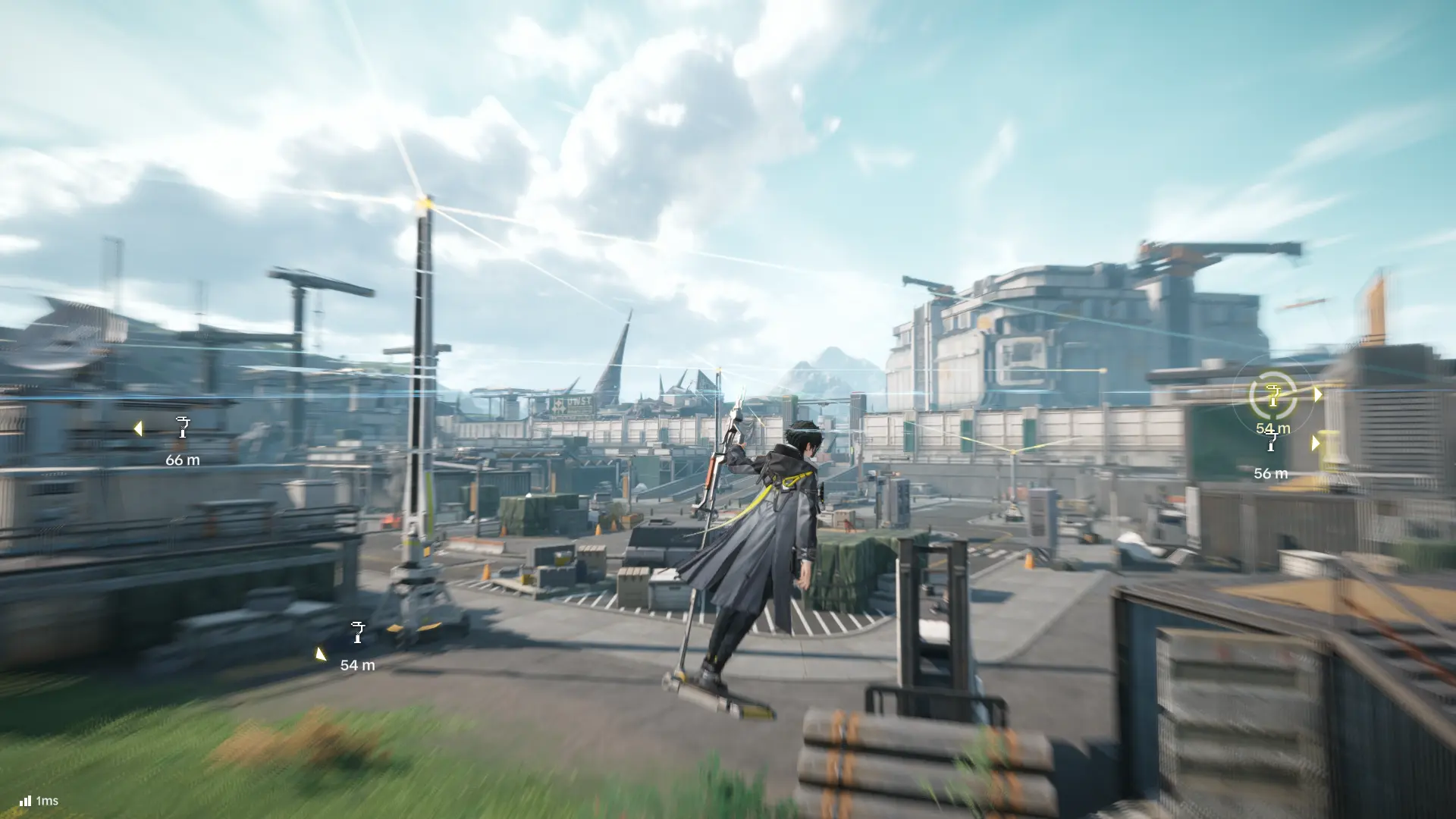This screenshot has height=819, width=1456.
Task: Select the white 54 m zipline marker
Action: click(x=358, y=632)
